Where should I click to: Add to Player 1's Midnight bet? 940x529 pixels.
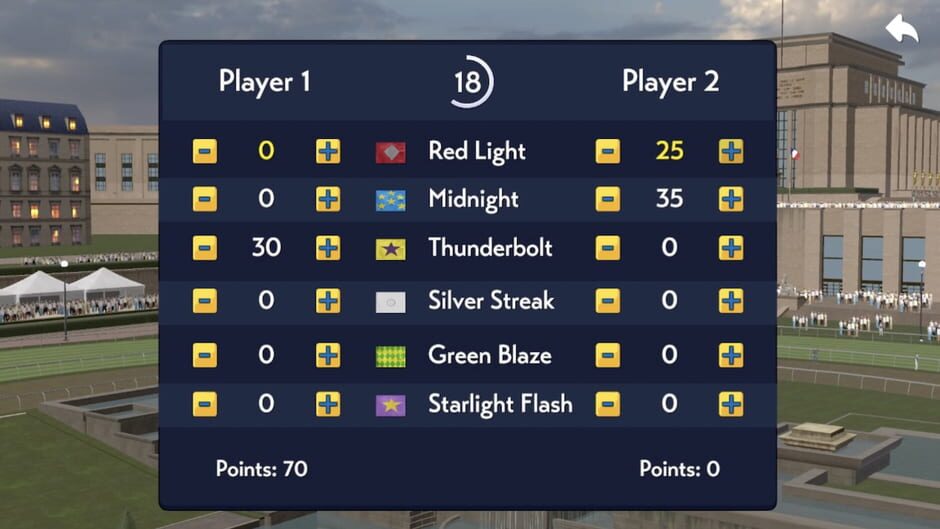coord(328,199)
